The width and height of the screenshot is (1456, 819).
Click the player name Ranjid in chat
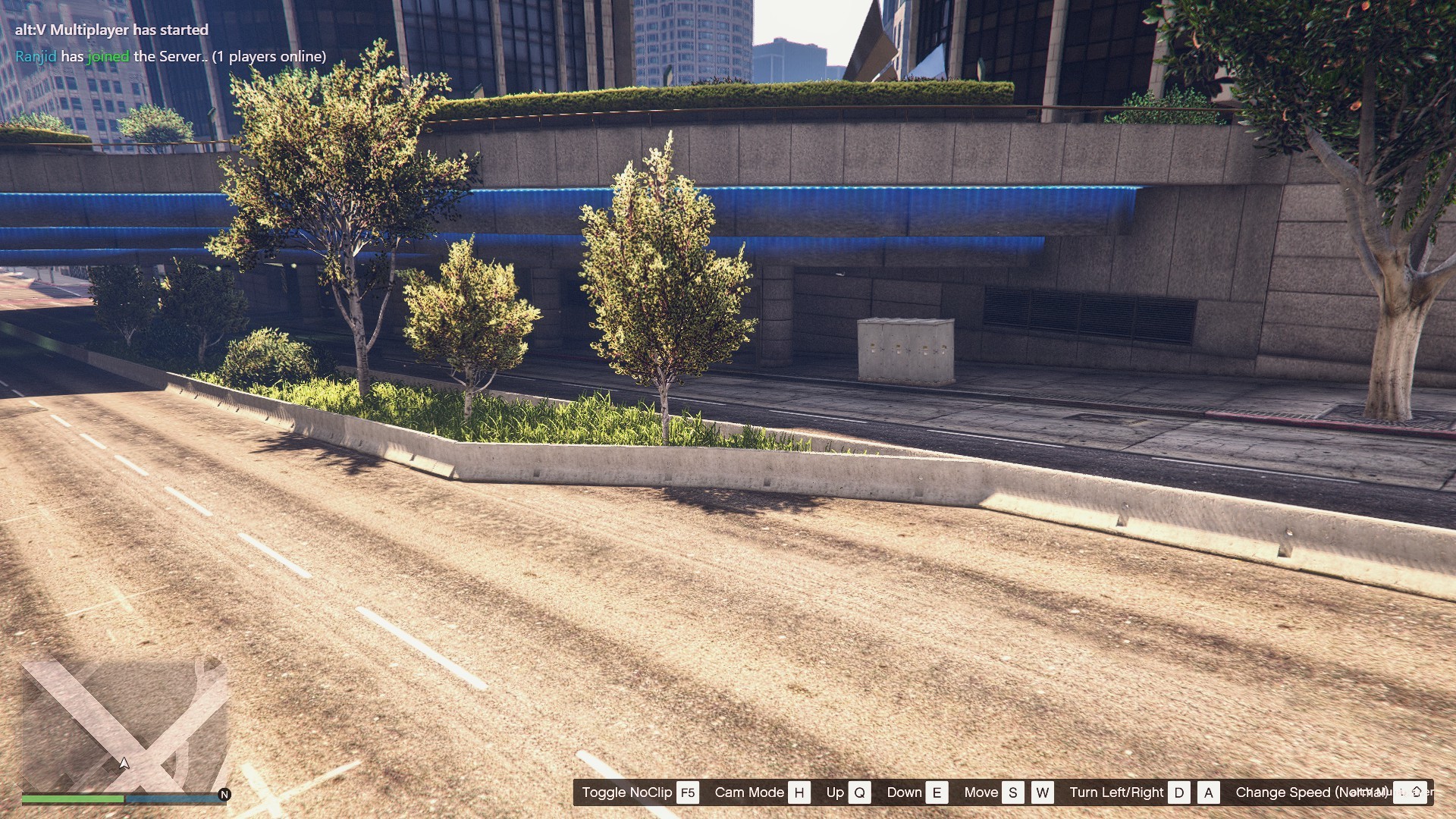[36, 56]
